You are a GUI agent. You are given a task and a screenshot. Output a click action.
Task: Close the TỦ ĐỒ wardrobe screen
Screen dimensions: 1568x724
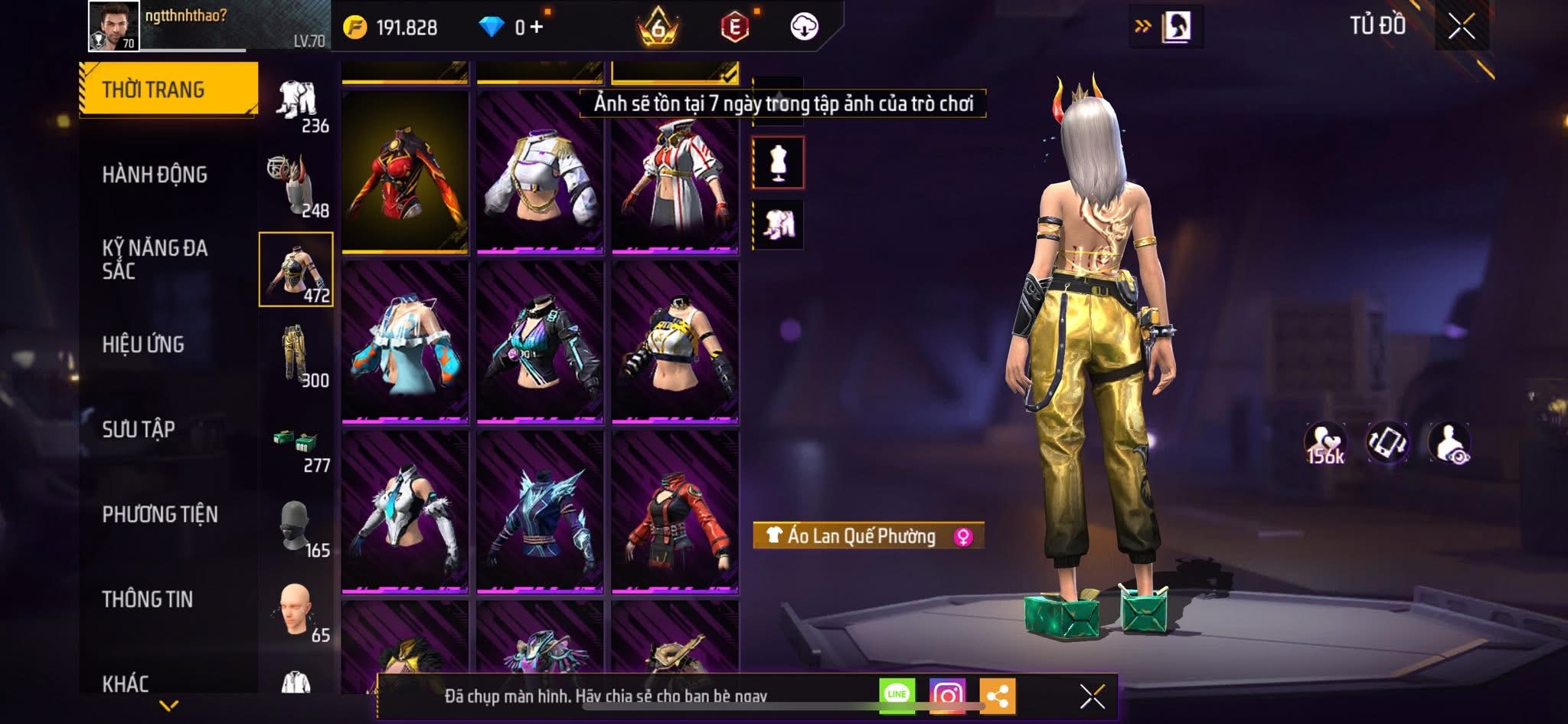coord(1462,27)
